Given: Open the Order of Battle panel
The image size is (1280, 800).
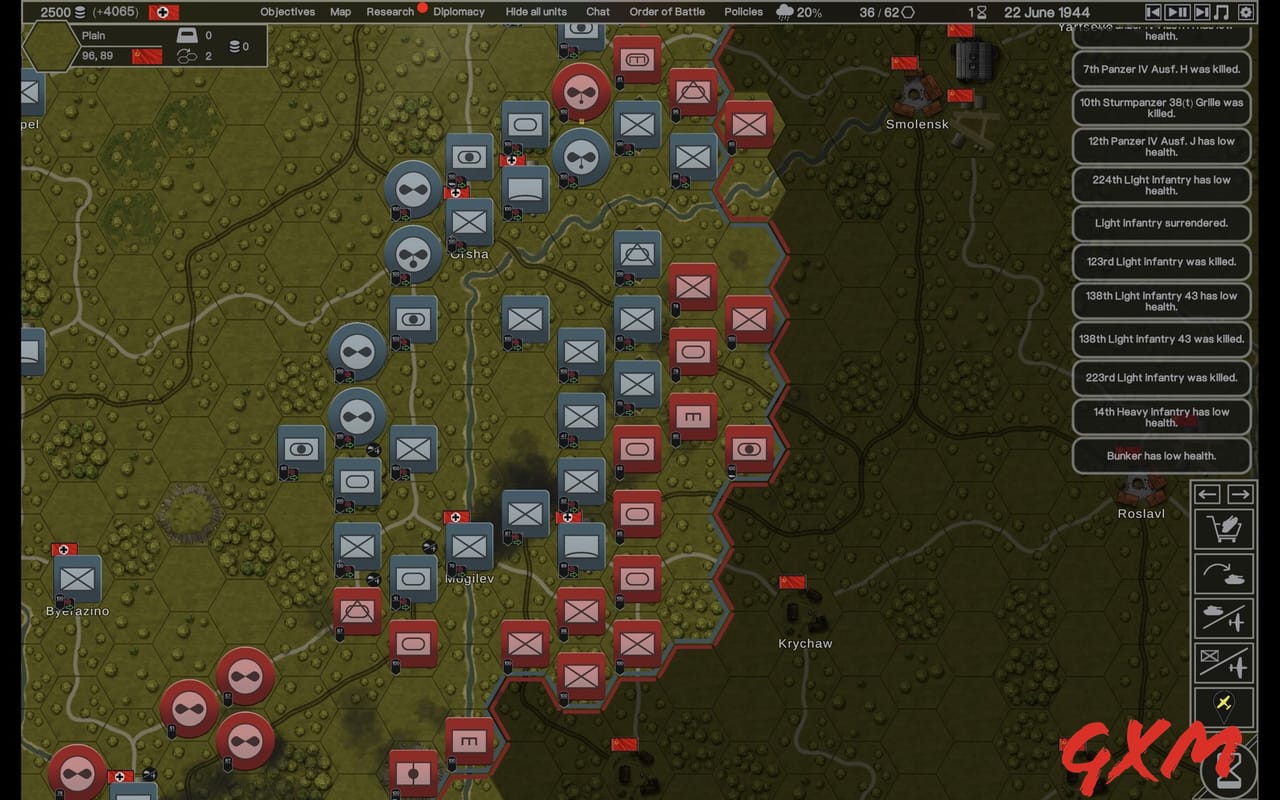Looking at the screenshot, I should 667,12.
